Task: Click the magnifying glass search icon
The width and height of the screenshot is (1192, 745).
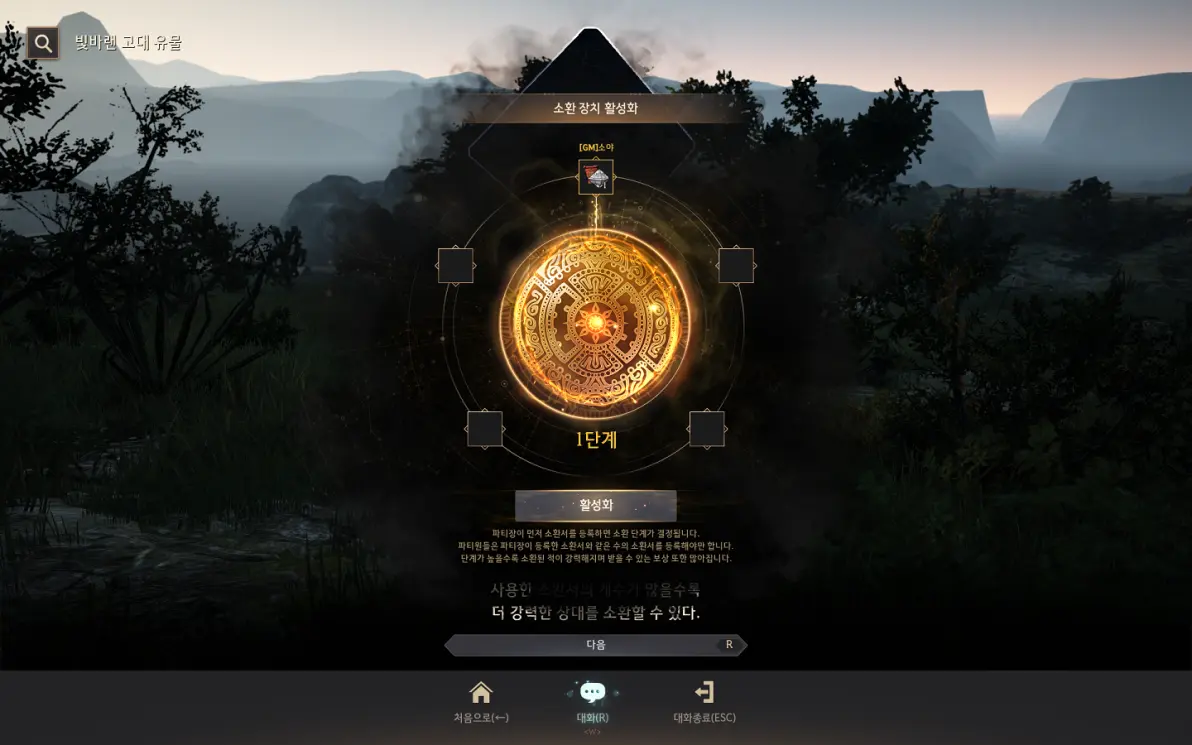Action: [x=43, y=43]
